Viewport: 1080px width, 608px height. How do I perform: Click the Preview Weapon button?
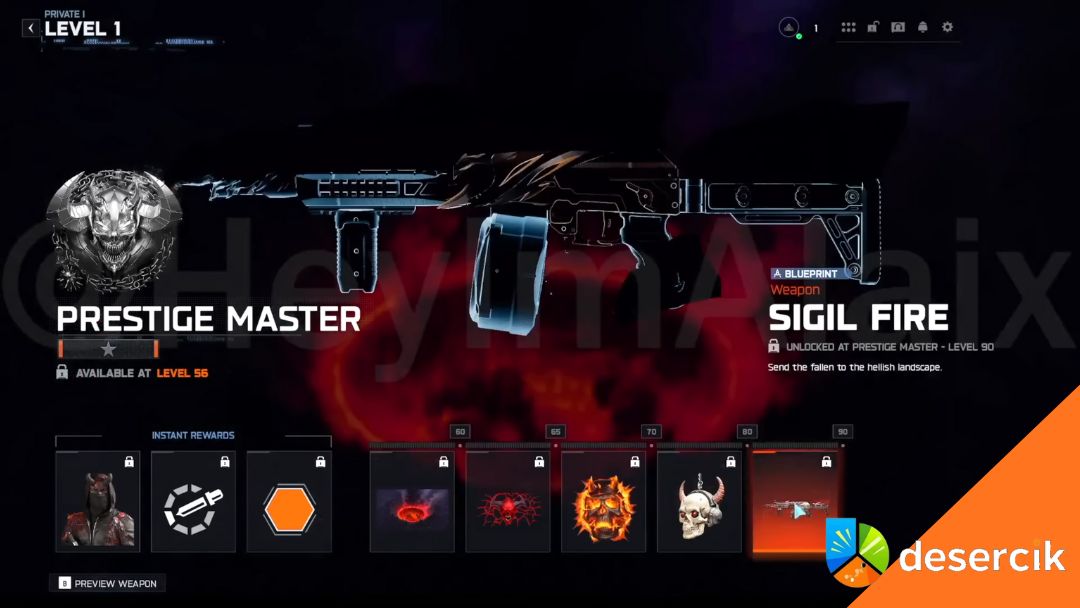click(x=108, y=583)
